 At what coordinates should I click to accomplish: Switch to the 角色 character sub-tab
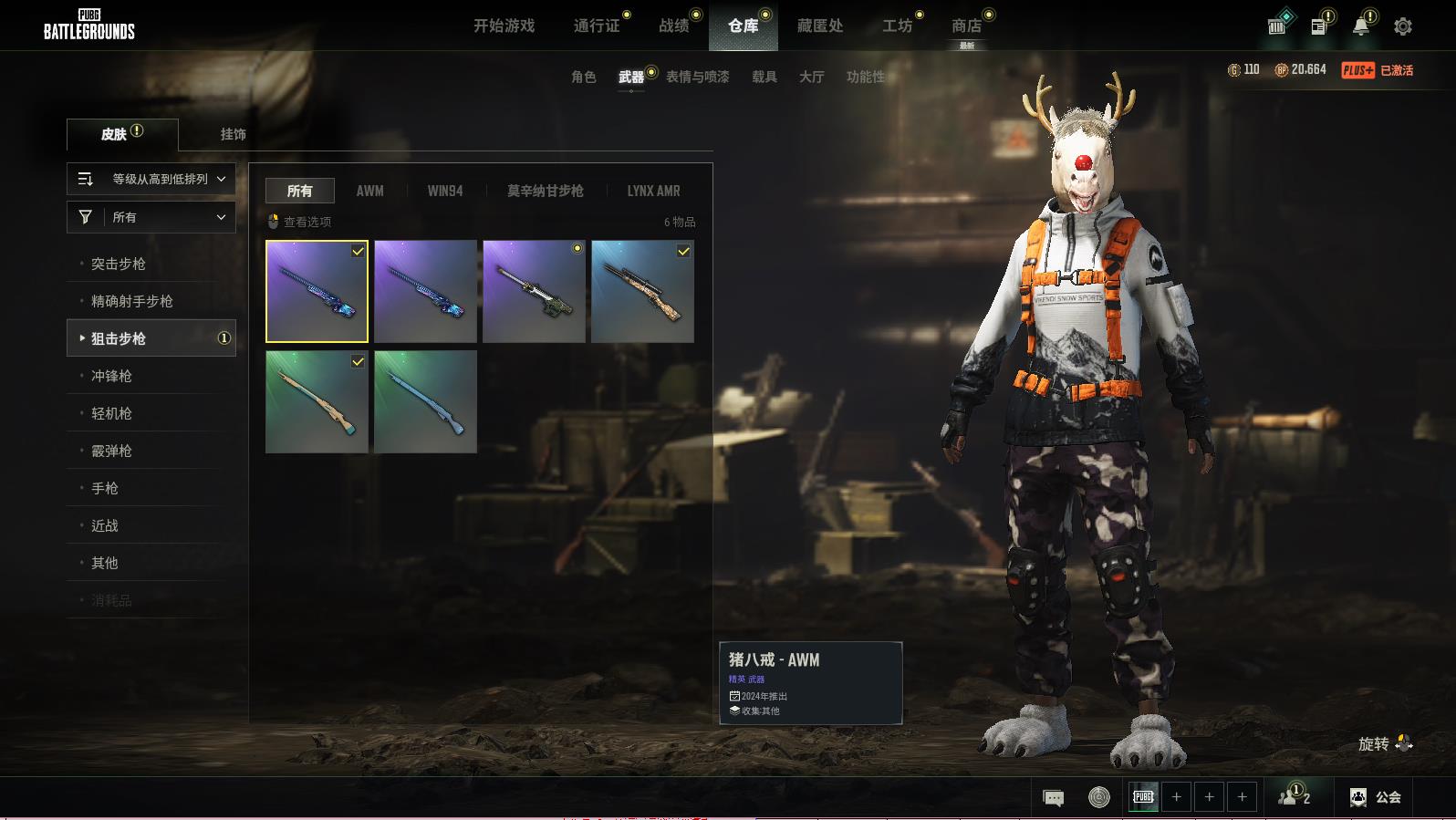tap(584, 77)
